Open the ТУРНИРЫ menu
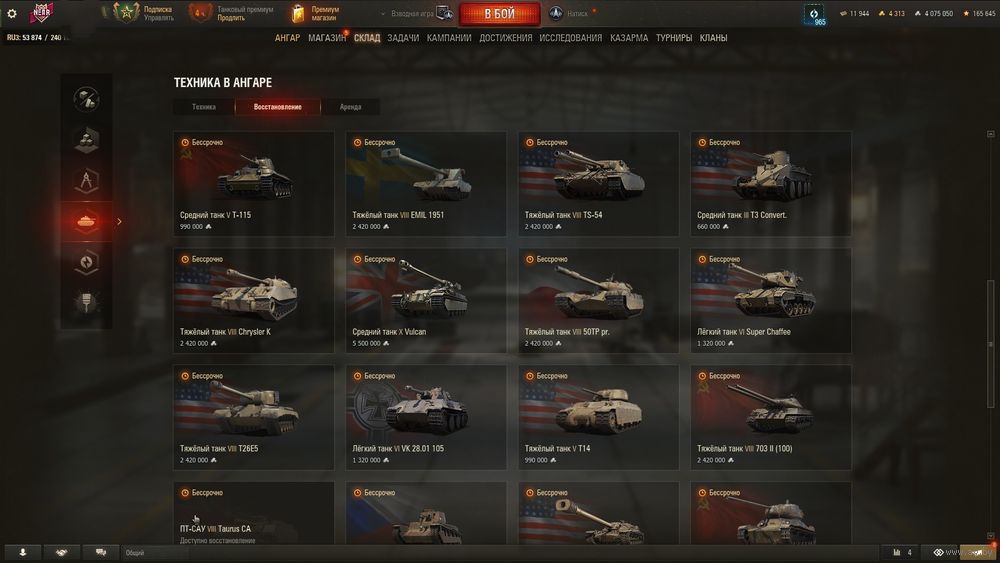Image resolution: width=1000 pixels, height=563 pixels. [x=674, y=38]
